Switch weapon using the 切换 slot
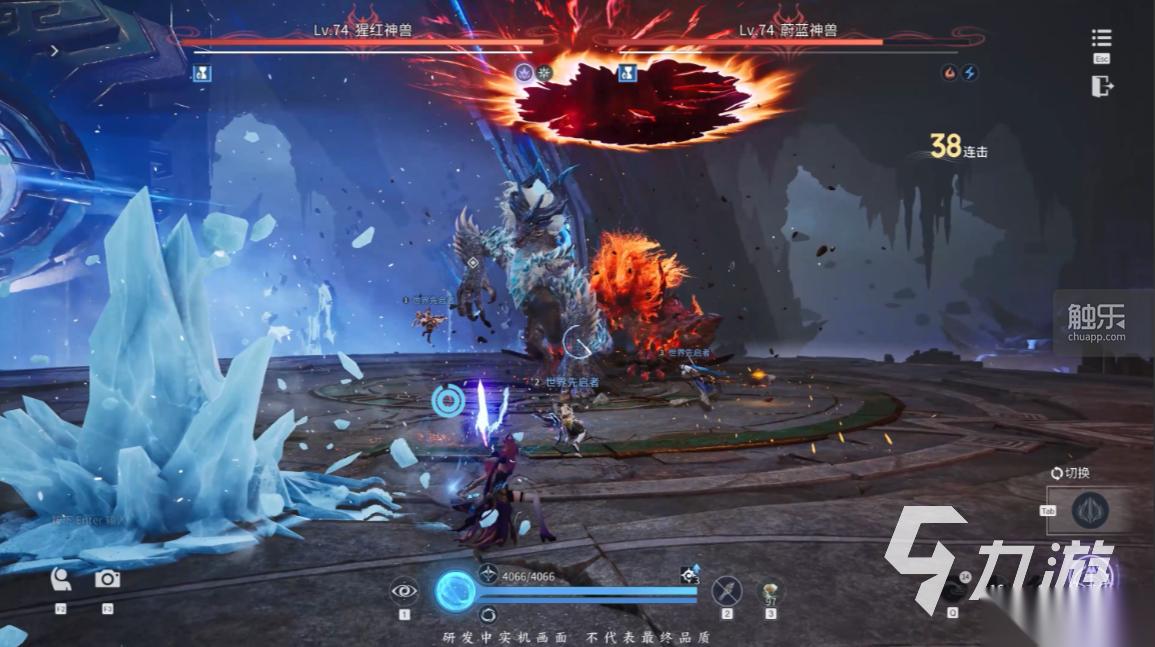The width and height of the screenshot is (1155, 647). click(1090, 510)
